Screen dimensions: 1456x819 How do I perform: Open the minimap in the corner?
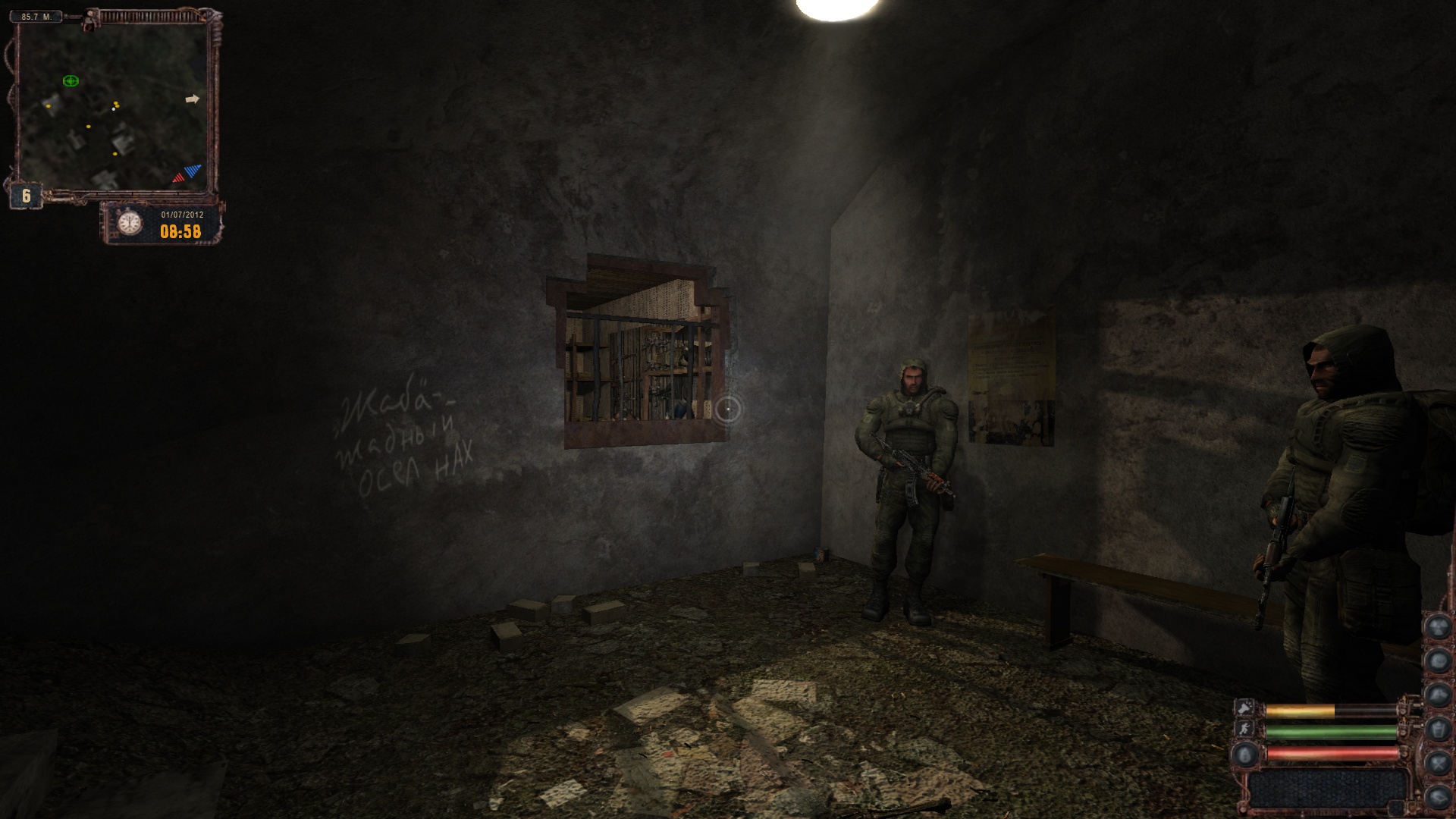[112, 108]
